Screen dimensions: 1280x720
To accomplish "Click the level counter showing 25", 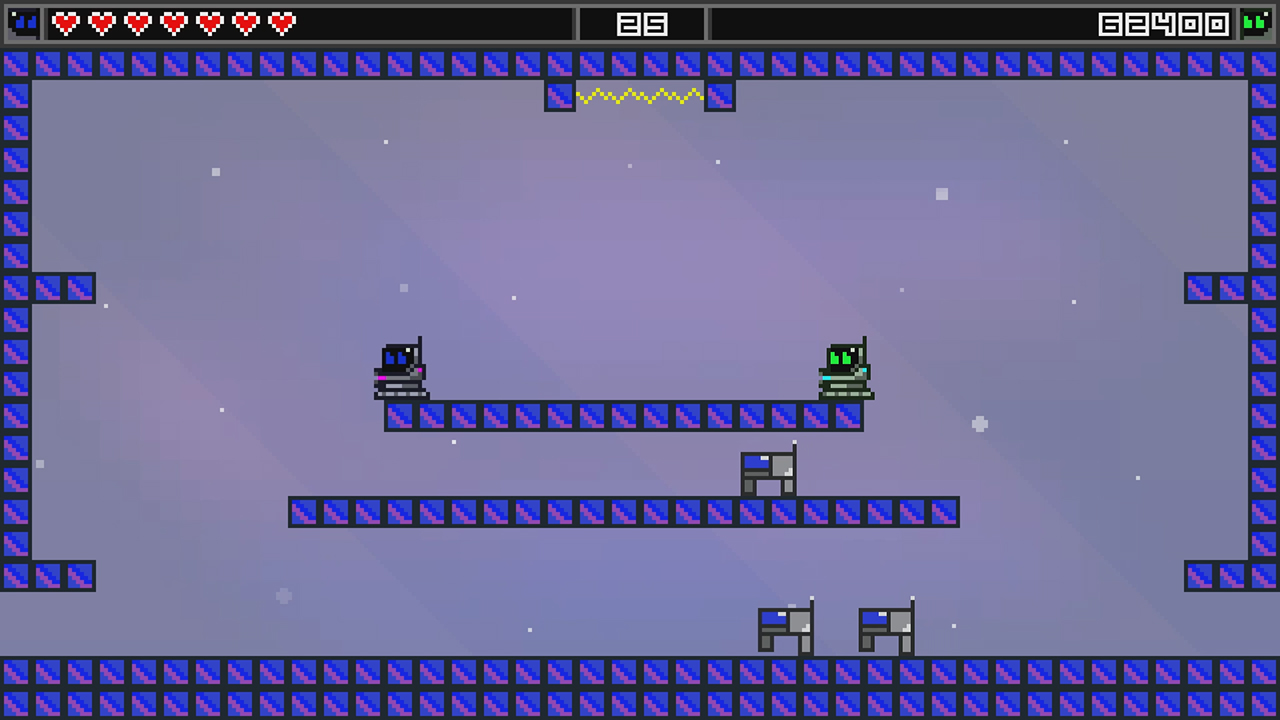I will click(640, 24).
